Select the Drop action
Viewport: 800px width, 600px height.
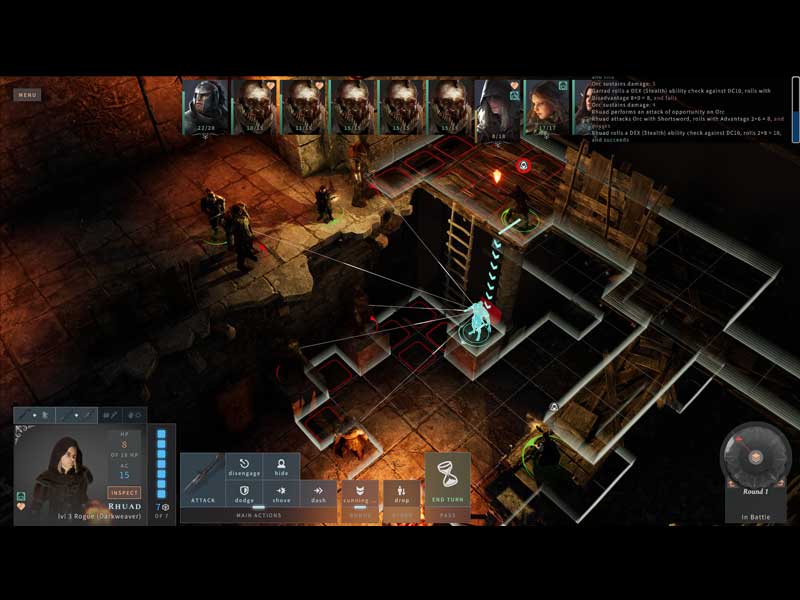[401, 494]
